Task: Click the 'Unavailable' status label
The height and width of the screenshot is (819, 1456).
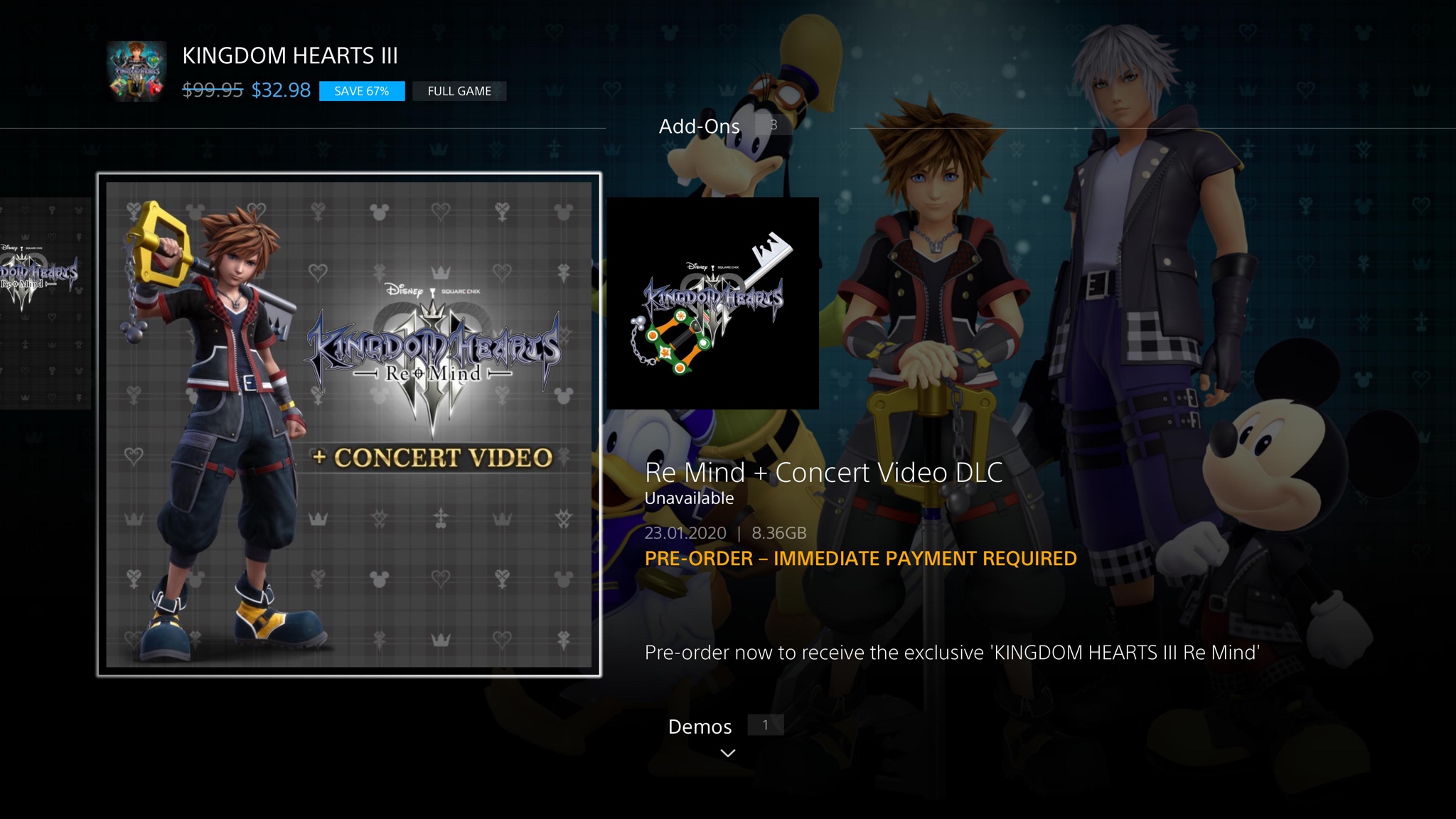Action: tap(687, 498)
